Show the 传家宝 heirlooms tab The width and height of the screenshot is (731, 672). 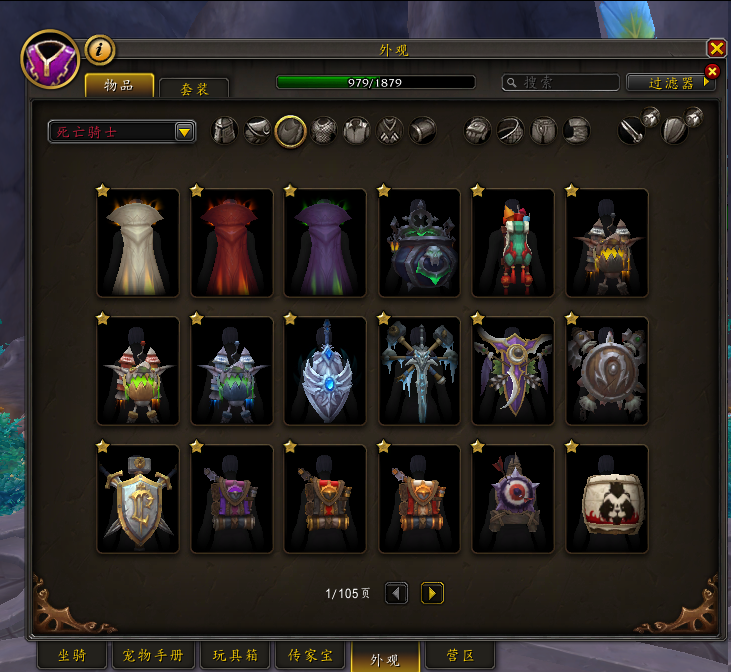[x=311, y=656]
